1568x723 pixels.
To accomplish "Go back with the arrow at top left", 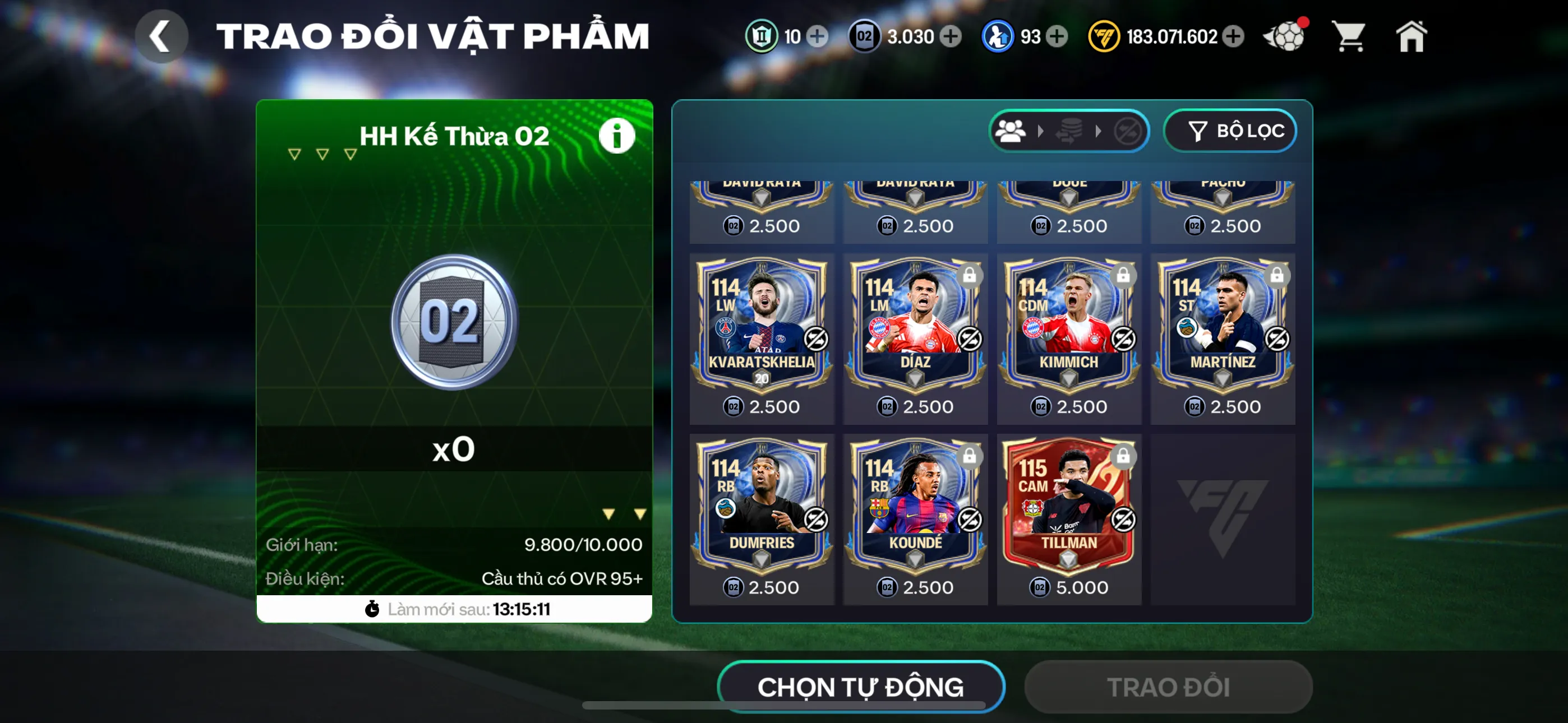I will (x=162, y=36).
